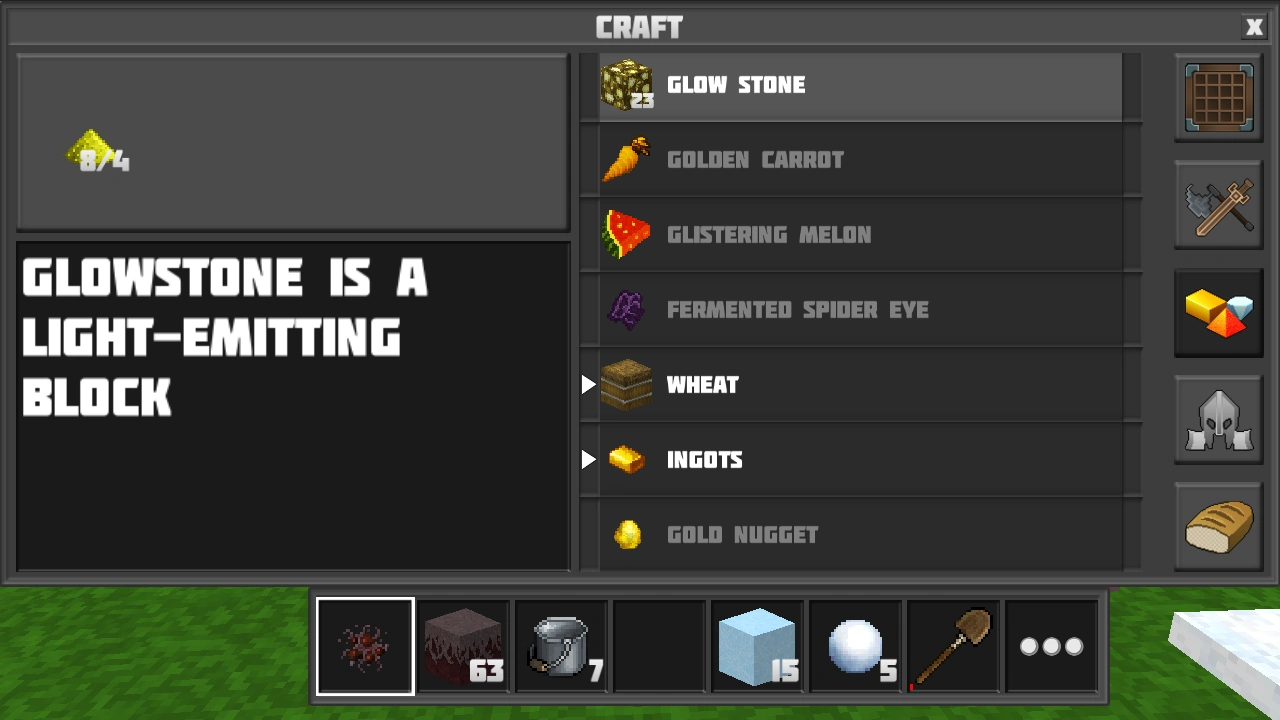
Task: Click the Fermented Spider Eye icon
Action: click(x=627, y=310)
